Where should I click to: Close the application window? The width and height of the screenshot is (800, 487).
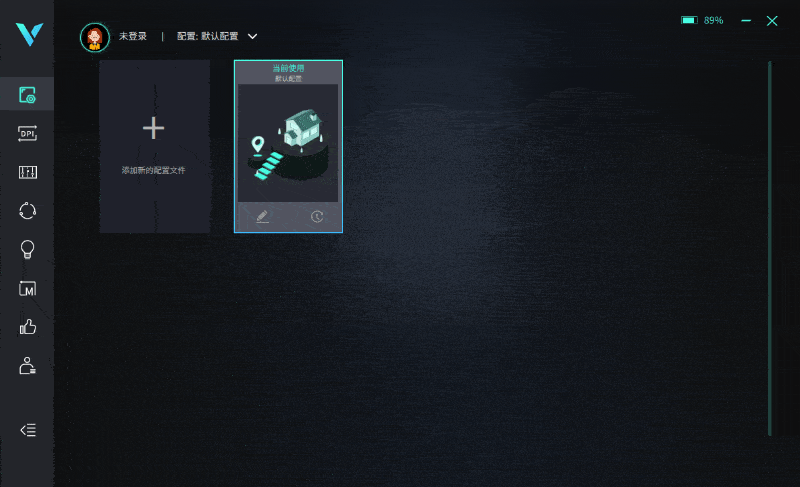[x=772, y=20]
